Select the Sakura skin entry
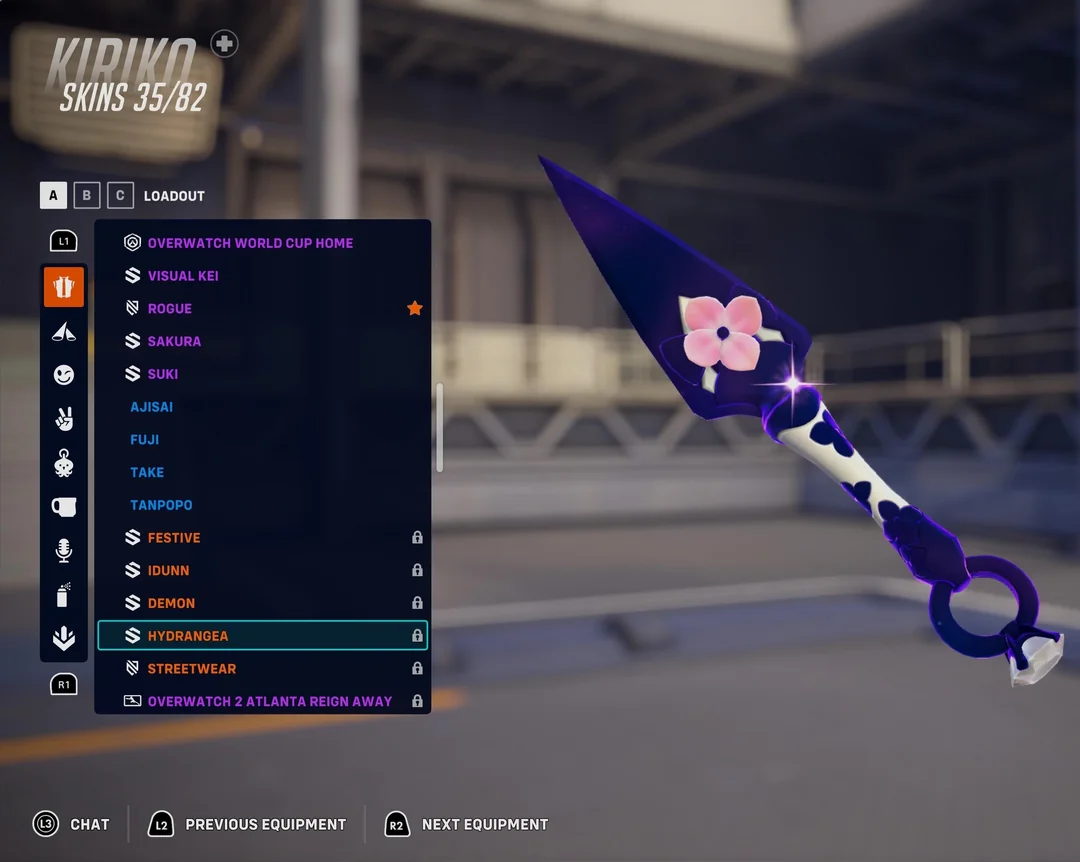The width and height of the screenshot is (1080, 862). pos(174,341)
